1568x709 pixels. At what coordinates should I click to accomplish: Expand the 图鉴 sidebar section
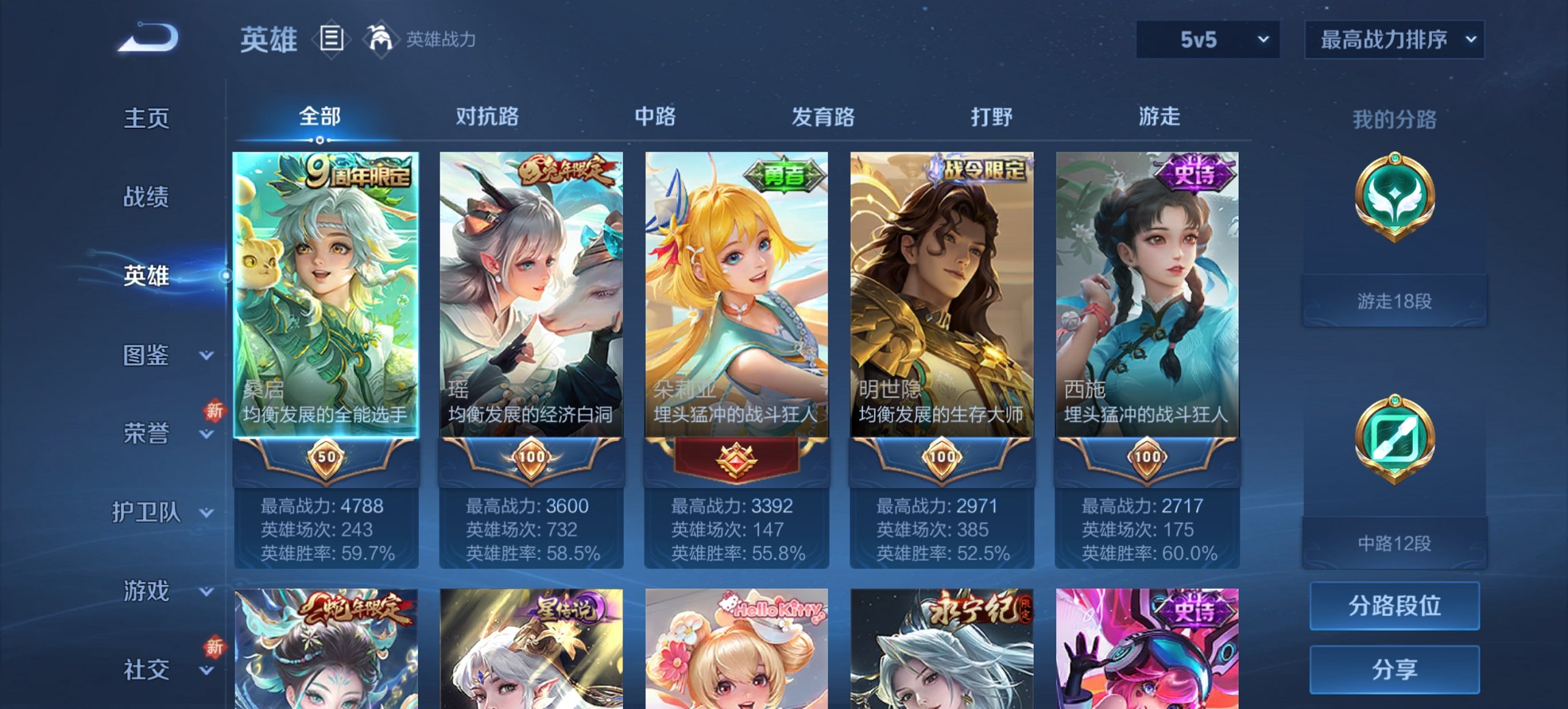pyautogui.click(x=147, y=356)
